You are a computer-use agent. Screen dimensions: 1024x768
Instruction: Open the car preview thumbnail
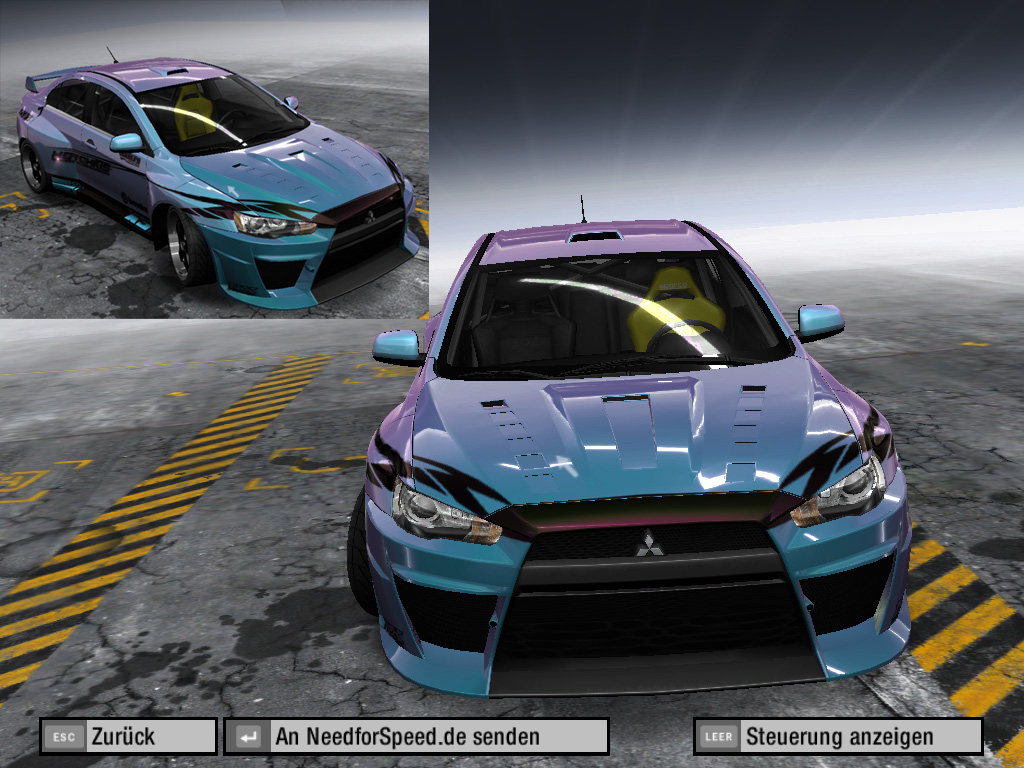pos(214,160)
